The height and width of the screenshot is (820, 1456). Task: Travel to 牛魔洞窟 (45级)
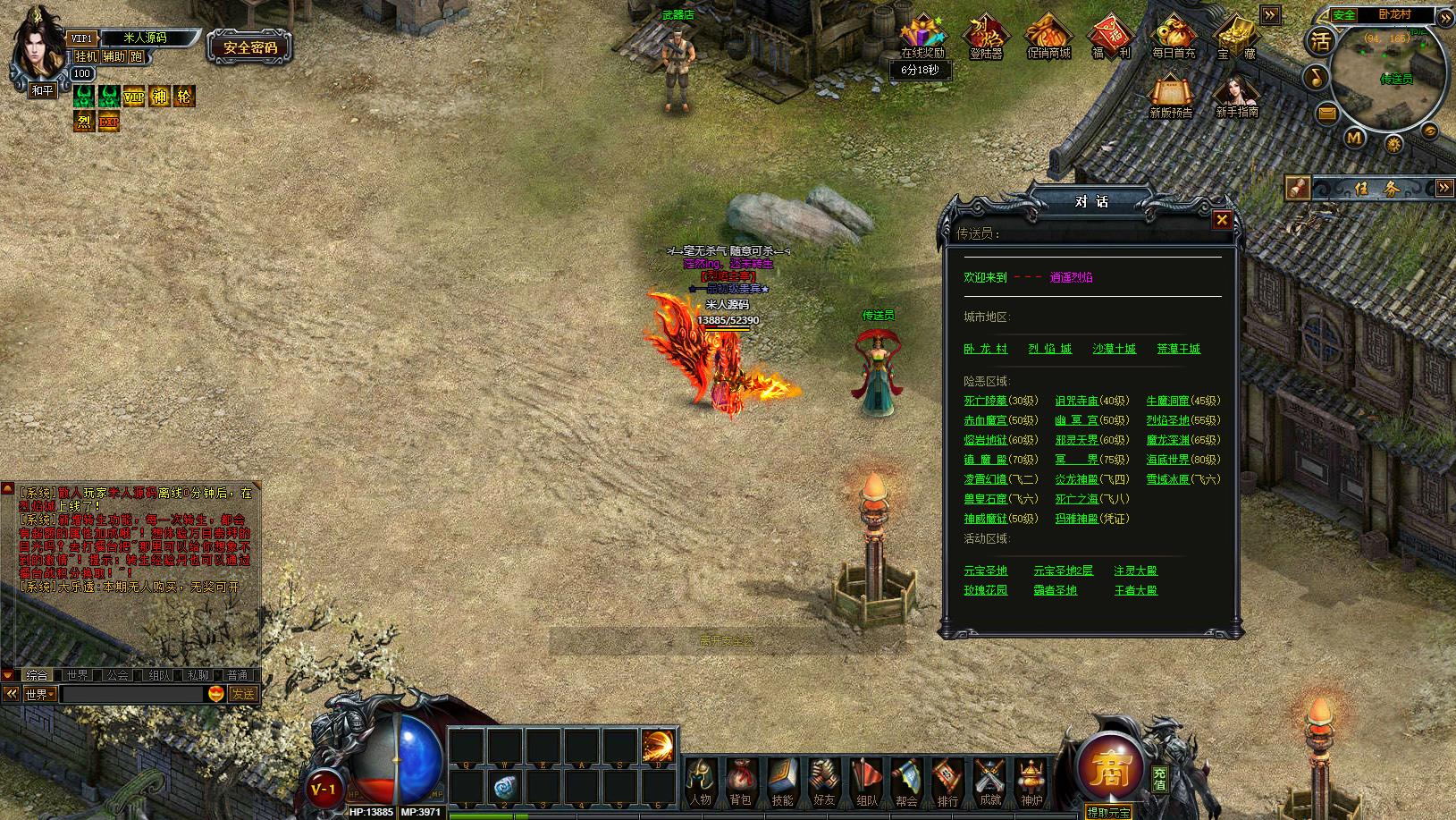tap(1167, 401)
